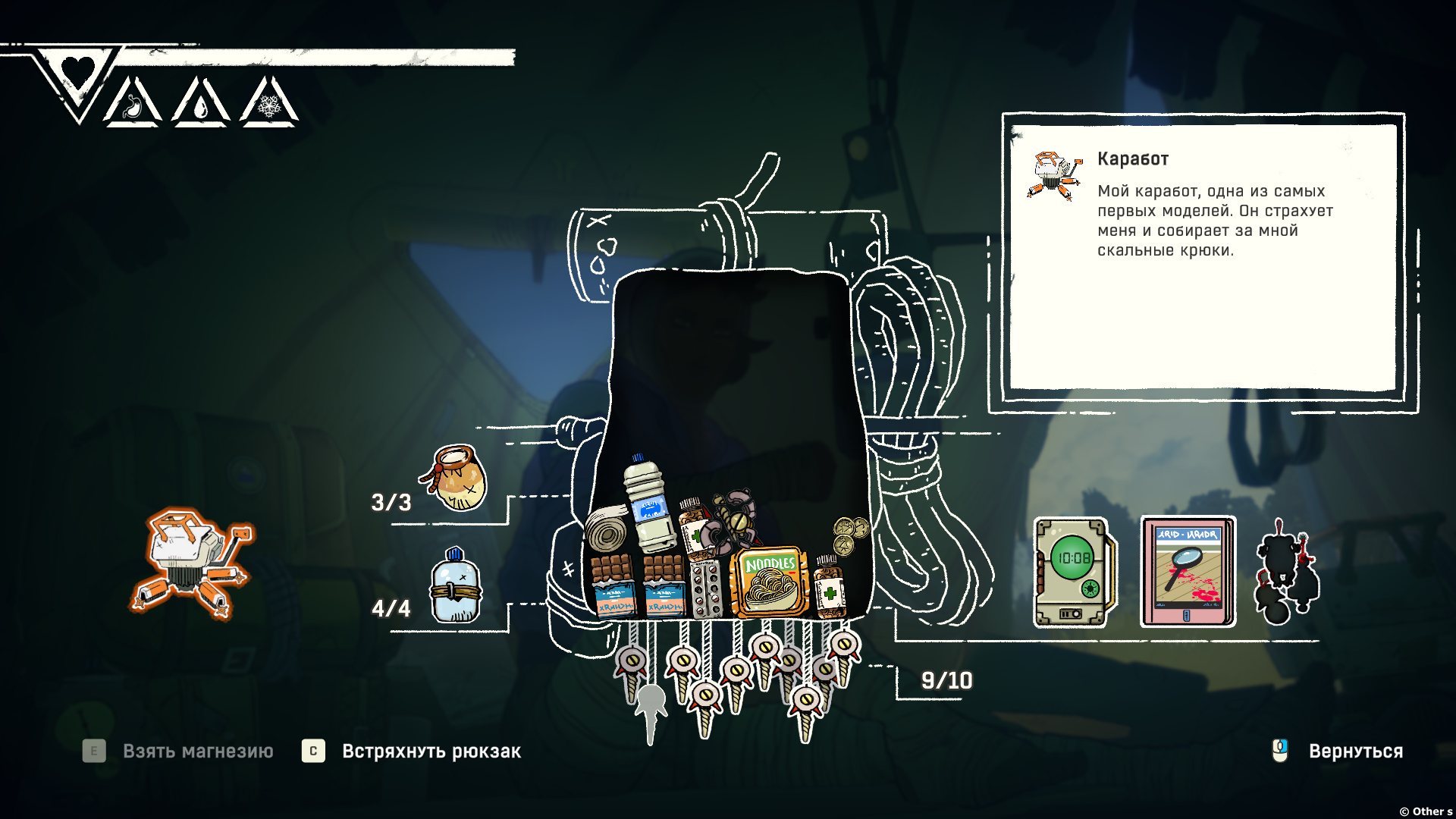
Task: Select the plastic water bottle in the backpack
Action: pyautogui.click(x=649, y=504)
